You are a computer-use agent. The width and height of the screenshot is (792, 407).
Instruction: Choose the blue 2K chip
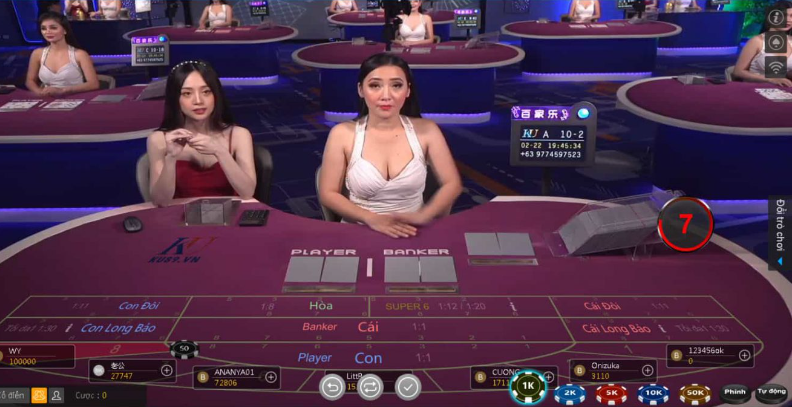569,394
